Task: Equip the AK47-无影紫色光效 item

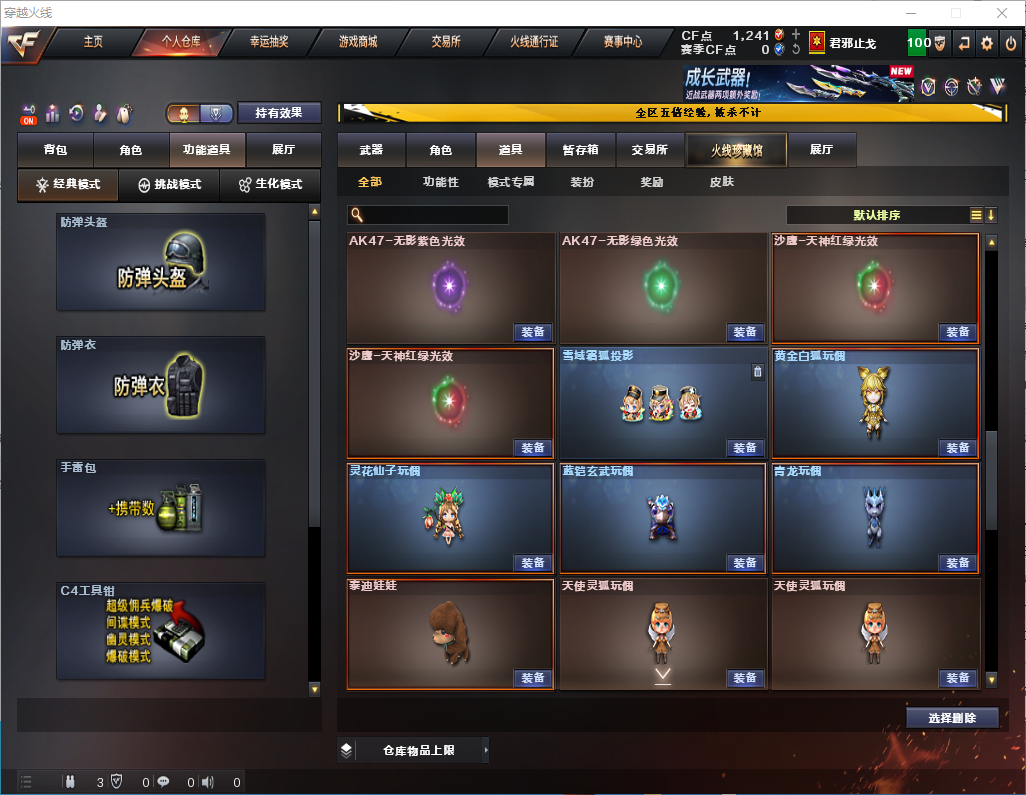Action: tap(533, 332)
